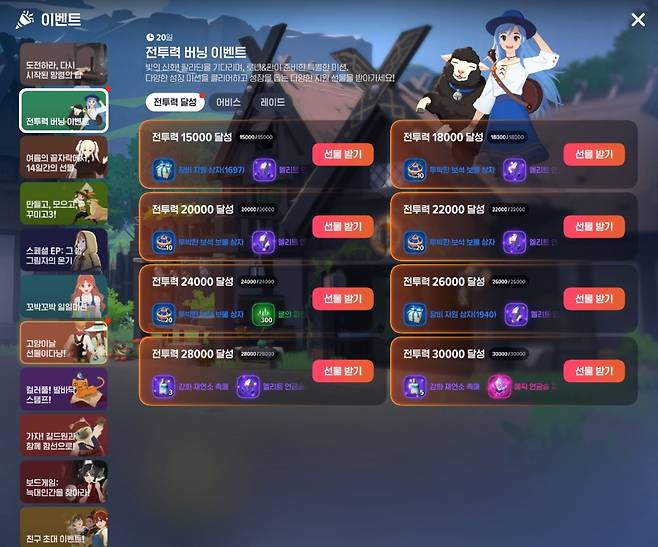Show the 꼬박꼬박 일일미션 event
This screenshot has width=658, height=547.
pyautogui.click(x=62, y=296)
